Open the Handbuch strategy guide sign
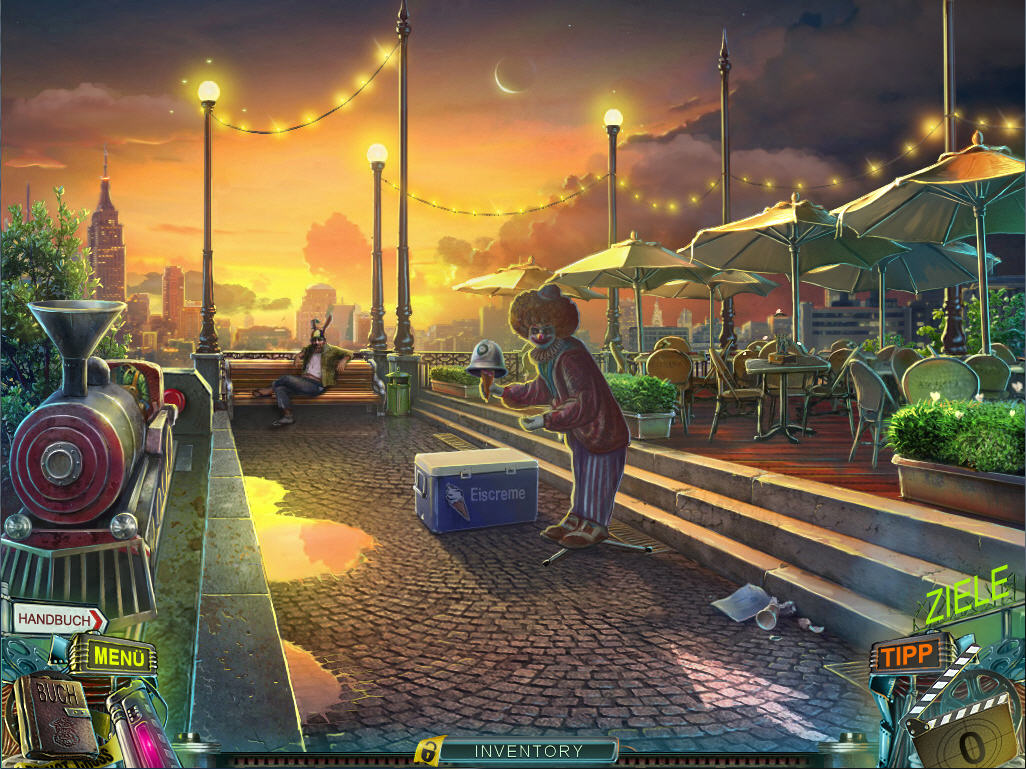This screenshot has width=1026, height=769. click(x=58, y=618)
